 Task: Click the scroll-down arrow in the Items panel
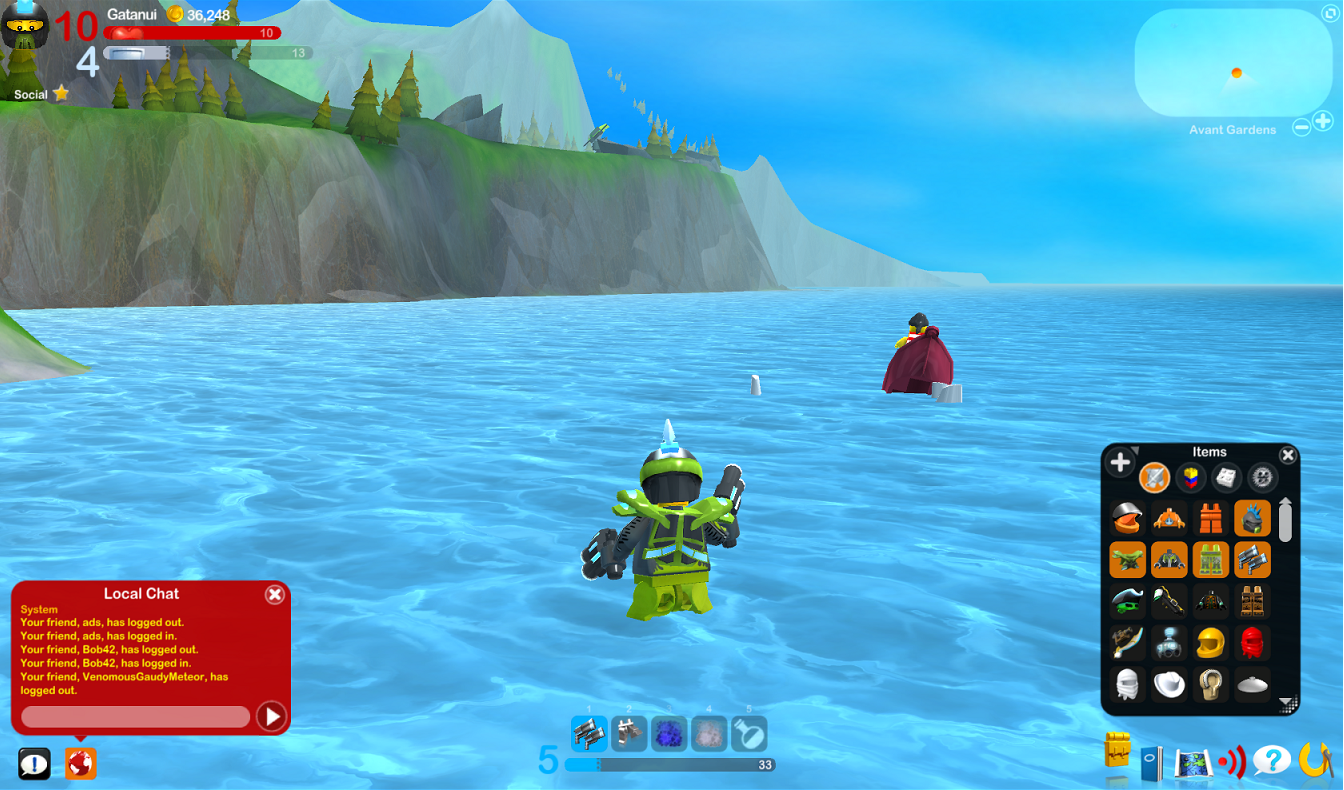[1285, 702]
